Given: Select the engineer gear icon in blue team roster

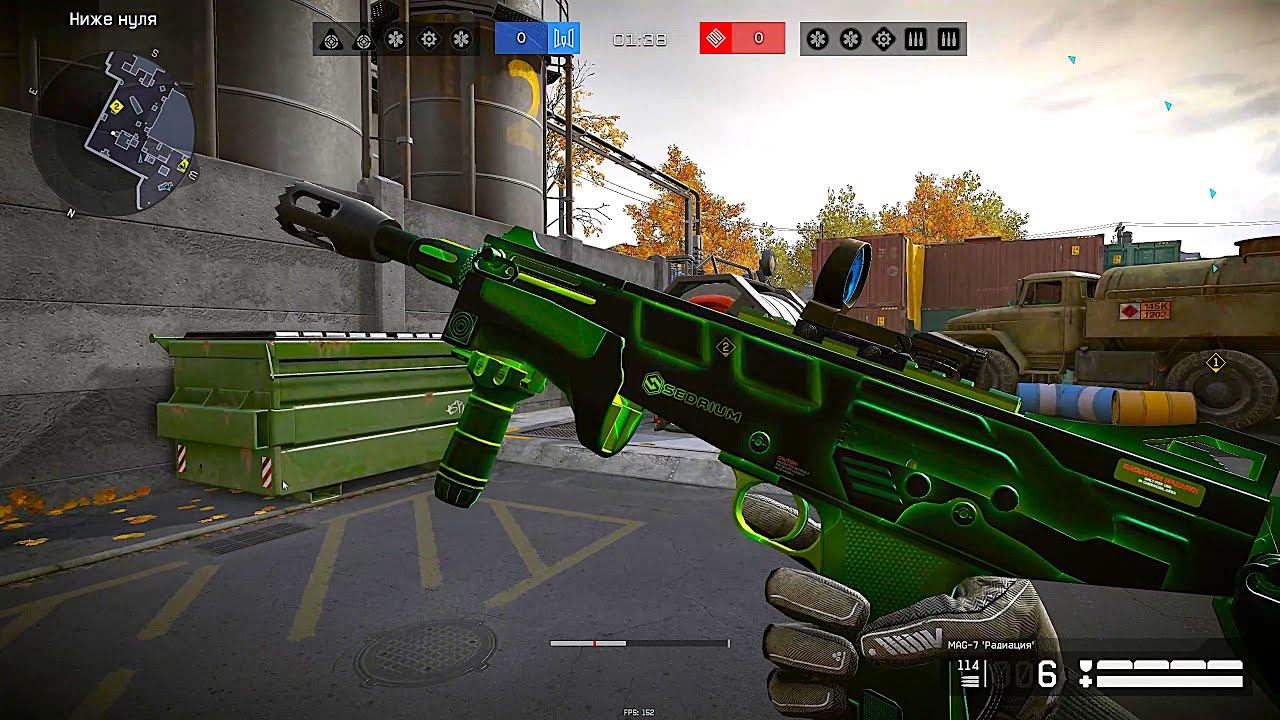Looking at the screenshot, I should pos(429,39).
